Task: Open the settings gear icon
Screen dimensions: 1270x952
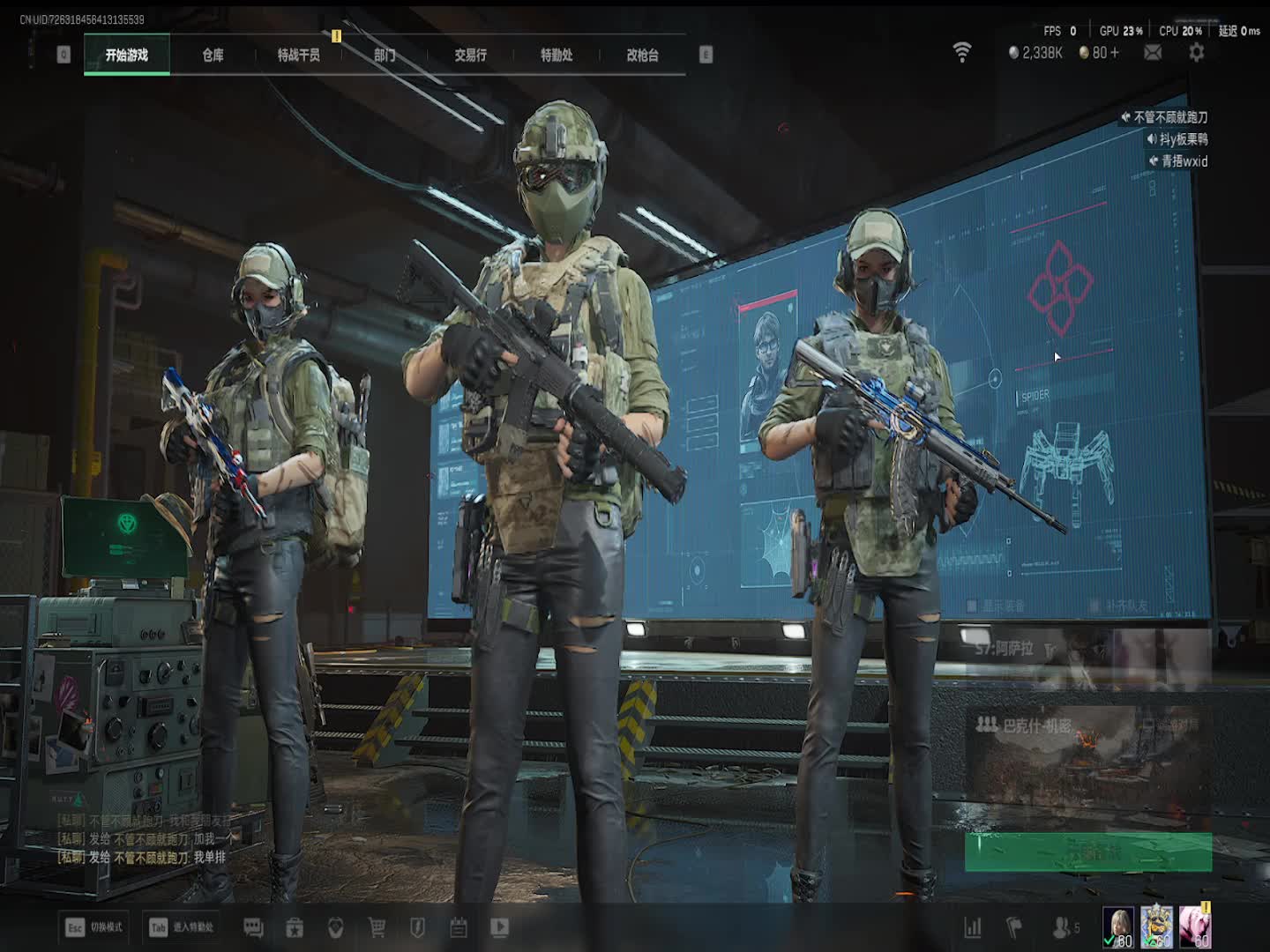Action: click(x=1196, y=53)
